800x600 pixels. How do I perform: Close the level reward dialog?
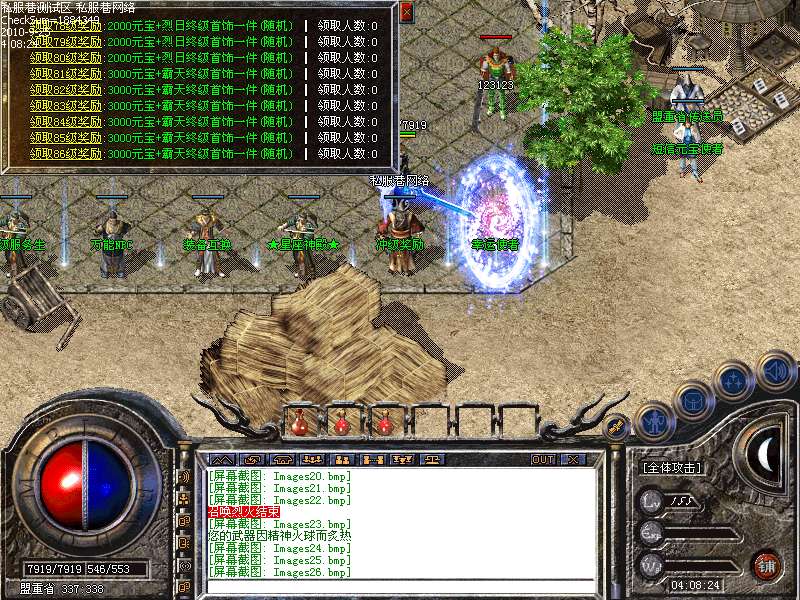tap(406, 12)
